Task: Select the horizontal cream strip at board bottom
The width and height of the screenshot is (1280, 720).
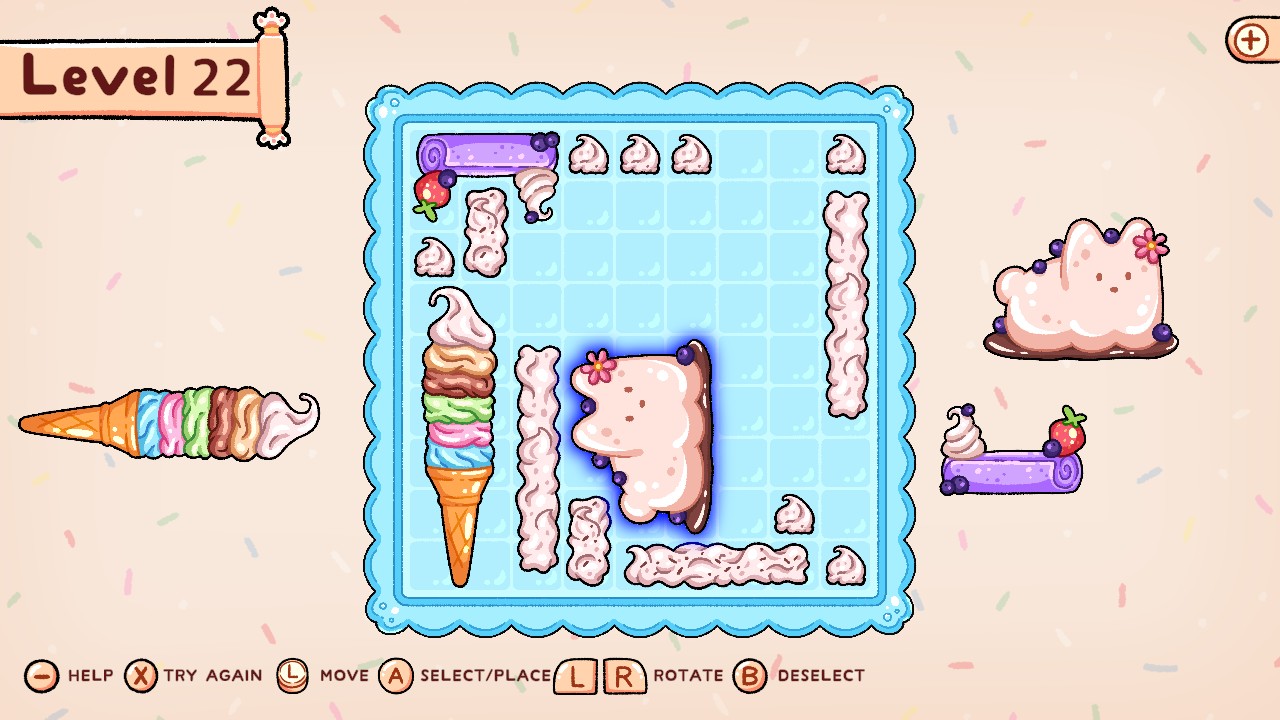Action: [715, 565]
